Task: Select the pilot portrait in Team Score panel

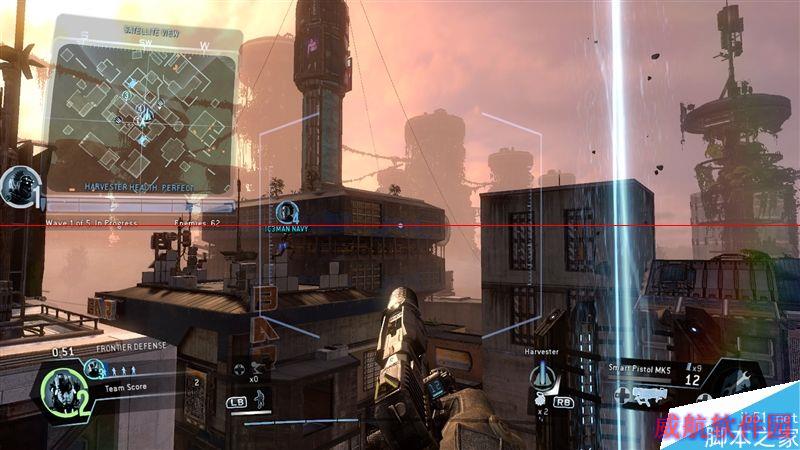Action: tap(67, 388)
